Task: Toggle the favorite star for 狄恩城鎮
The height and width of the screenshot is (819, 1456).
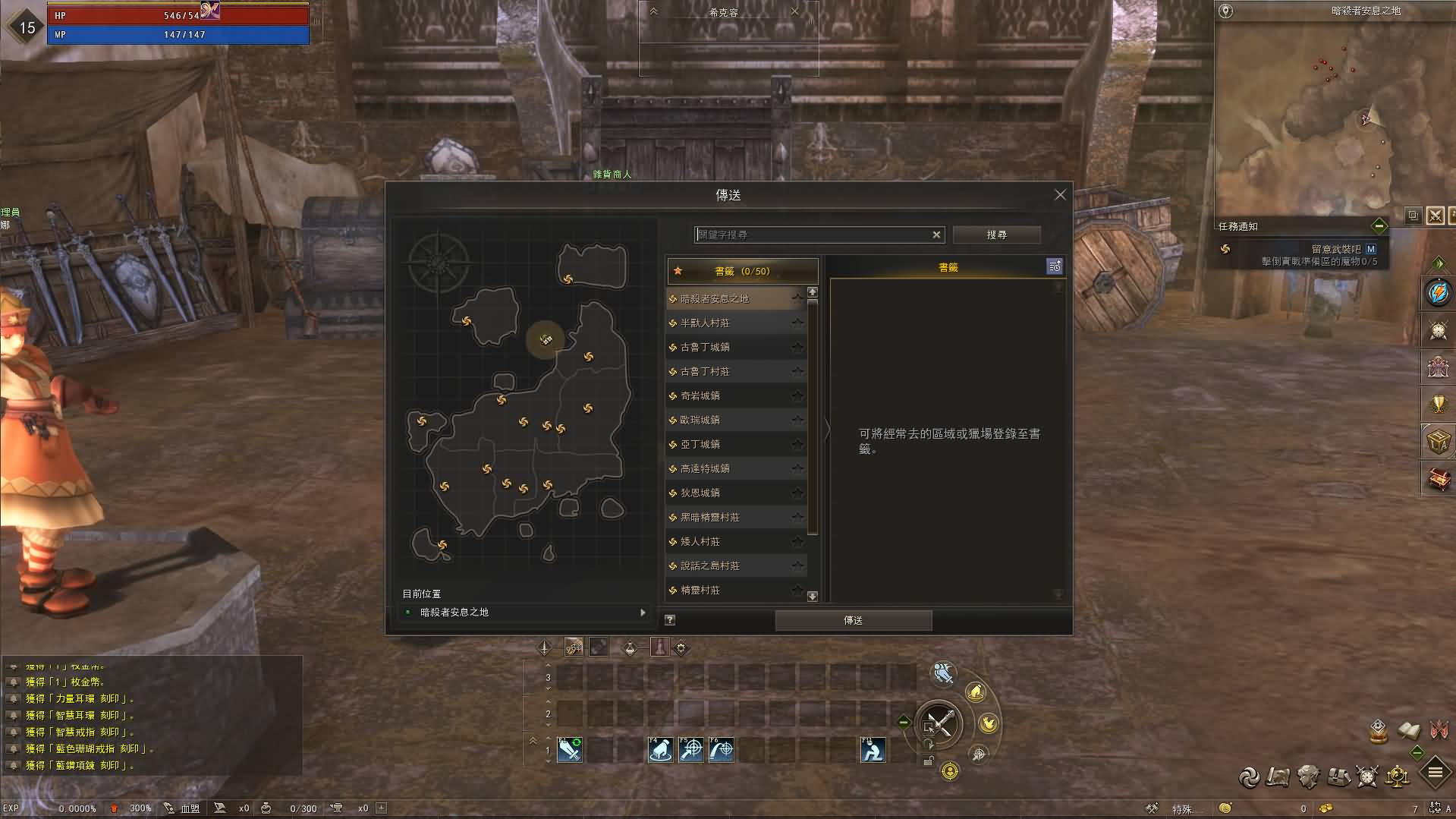Action: [799, 493]
